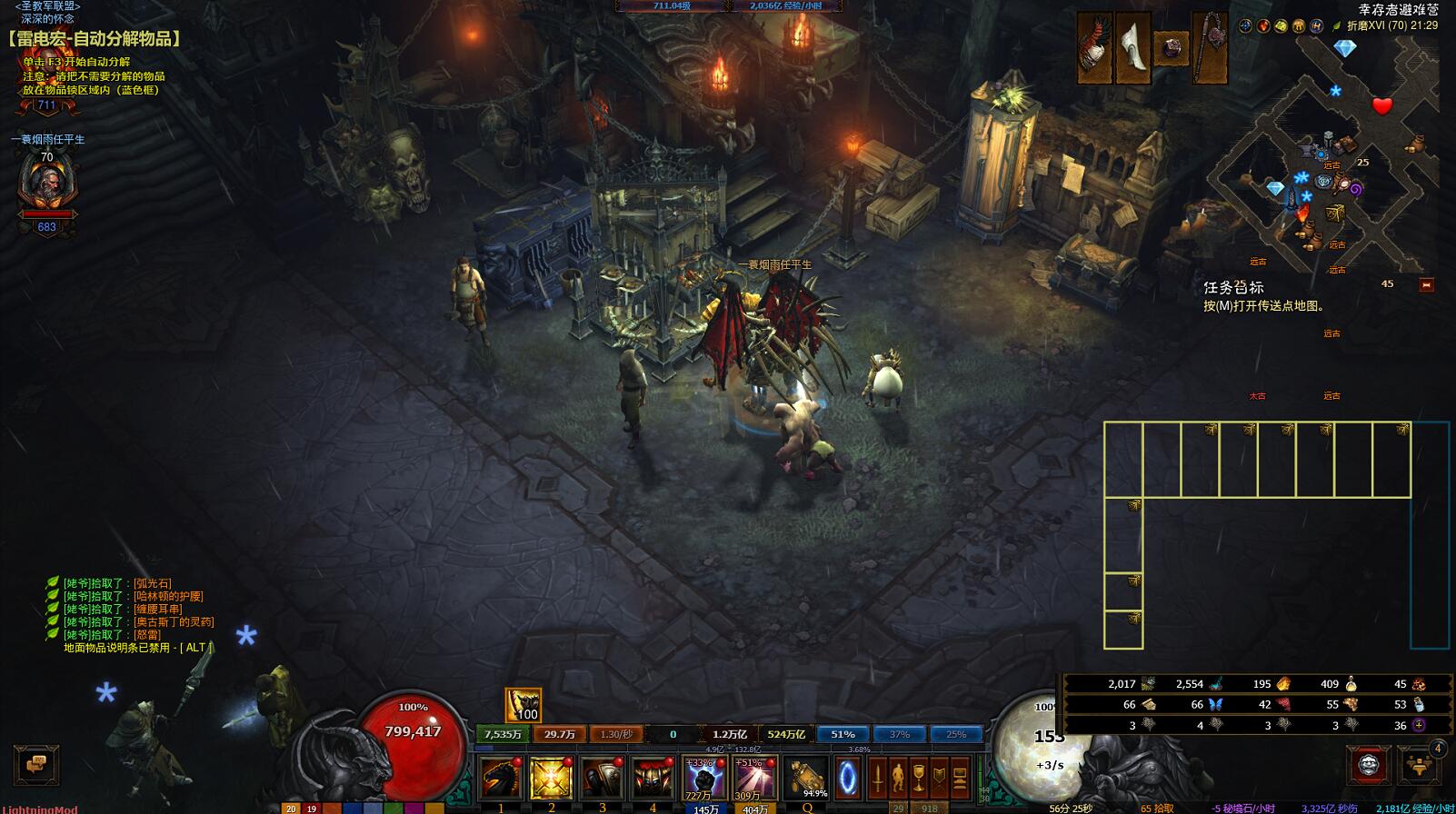This screenshot has width=1456, height=814.
Task: Activate the horse steed skill
Action: pos(501,778)
